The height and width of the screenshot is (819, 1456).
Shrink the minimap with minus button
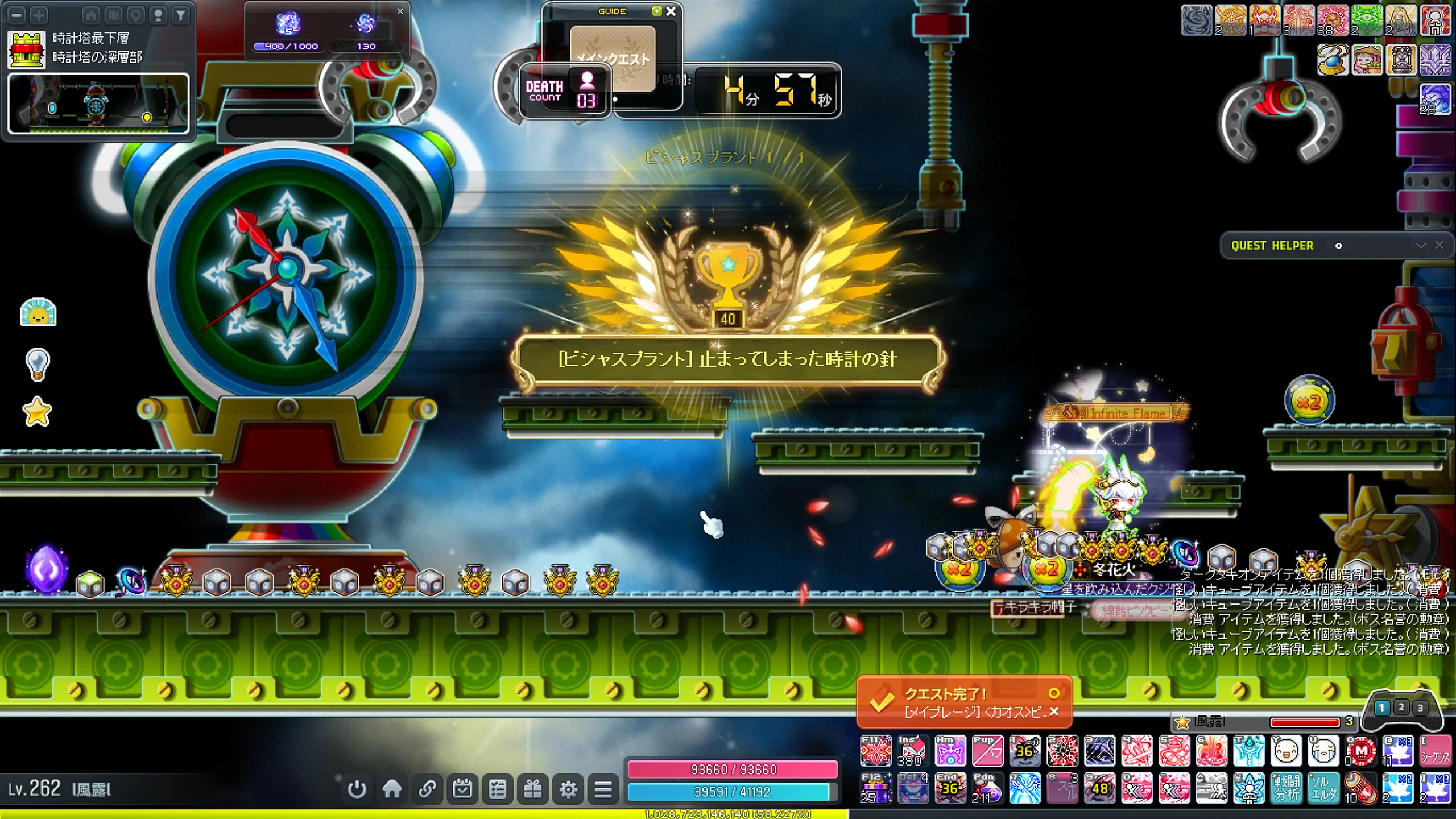(x=16, y=15)
